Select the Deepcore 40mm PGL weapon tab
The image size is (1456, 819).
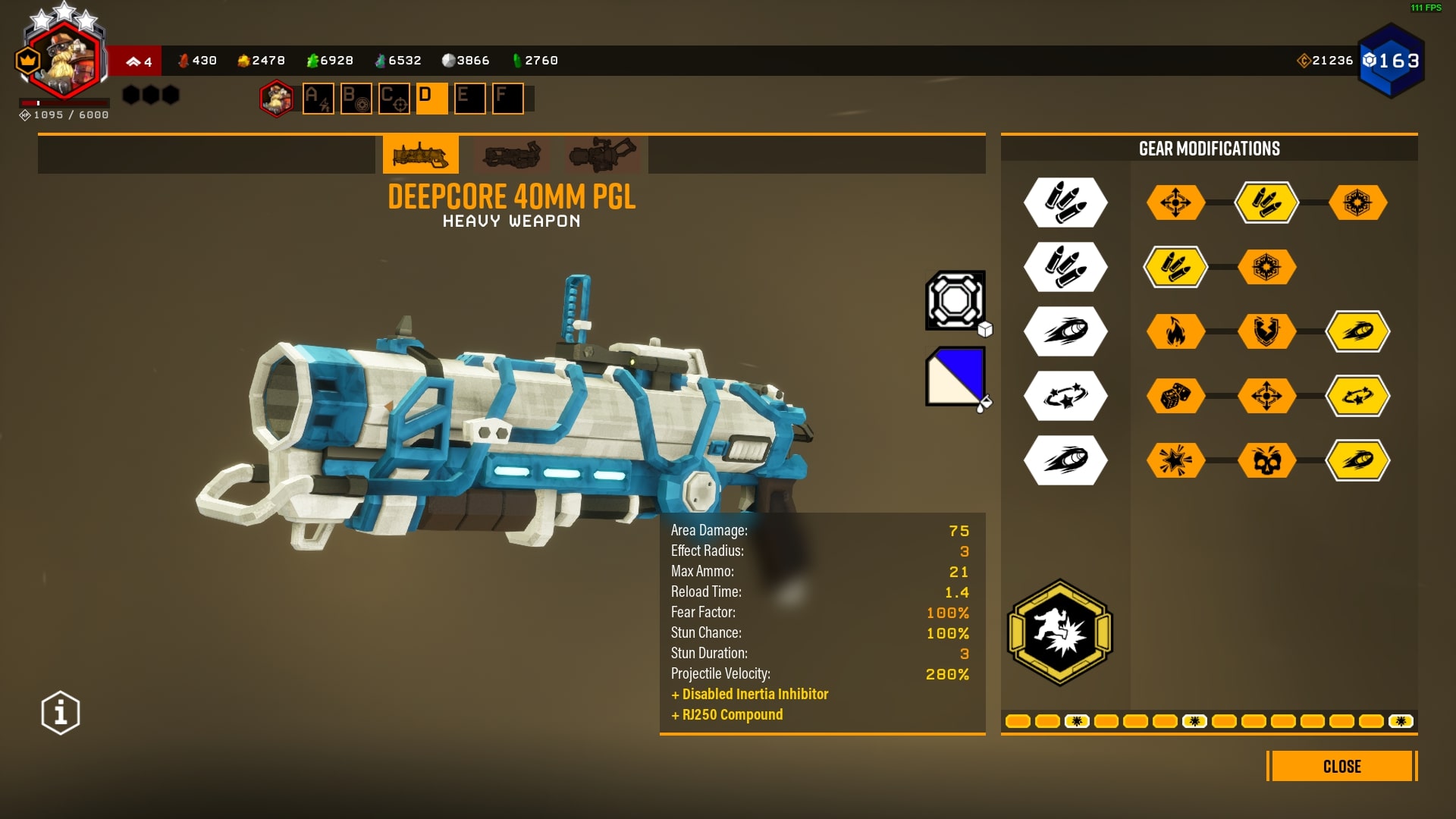click(x=421, y=155)
